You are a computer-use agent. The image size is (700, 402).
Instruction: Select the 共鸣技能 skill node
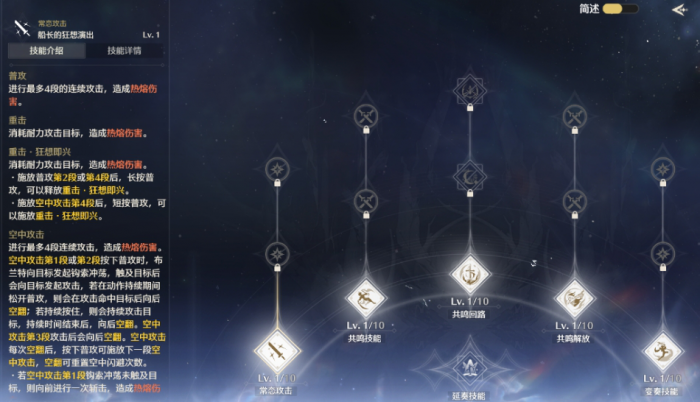(x=366, y=297)
